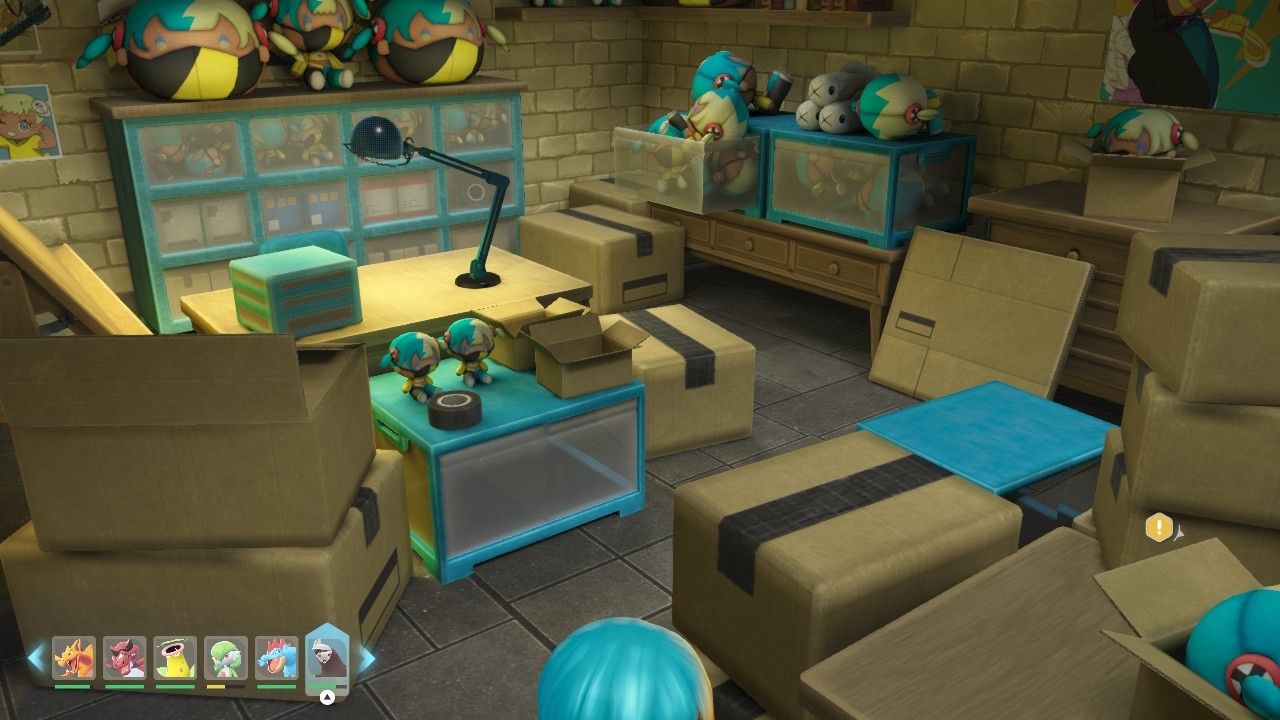Select the highlighted brown Pokémon slot

click(326, 660)
